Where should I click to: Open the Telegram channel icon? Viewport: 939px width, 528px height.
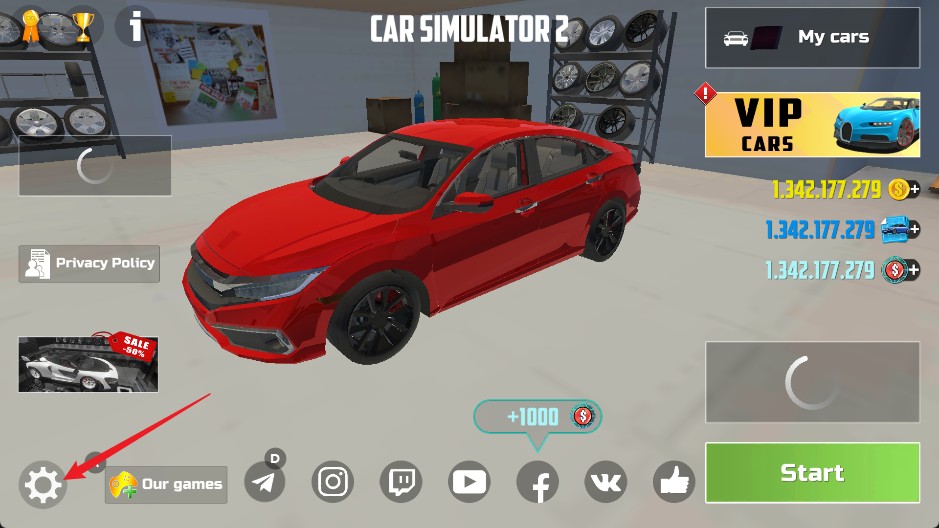[x=264, y=483]
